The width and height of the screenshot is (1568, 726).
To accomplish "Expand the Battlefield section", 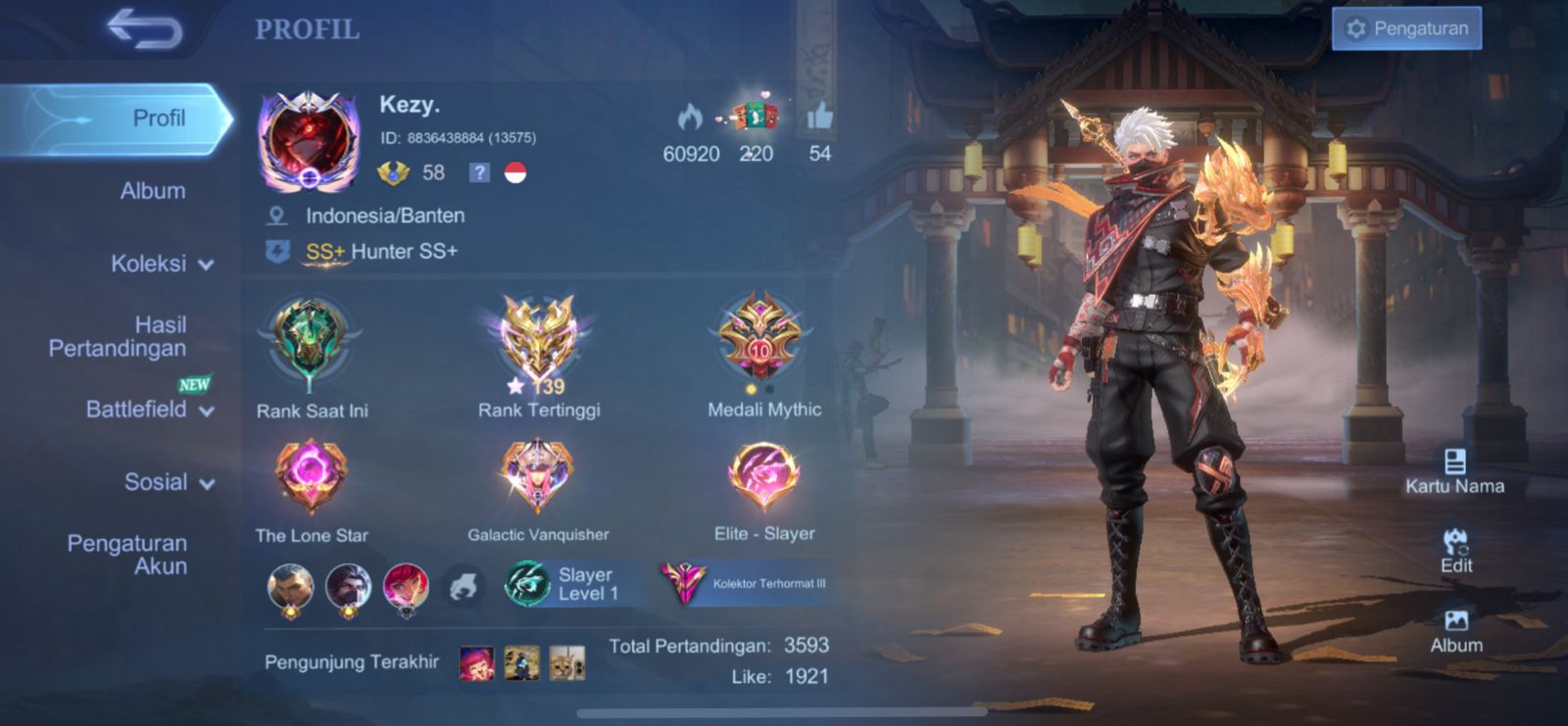I will coord(149,410).
